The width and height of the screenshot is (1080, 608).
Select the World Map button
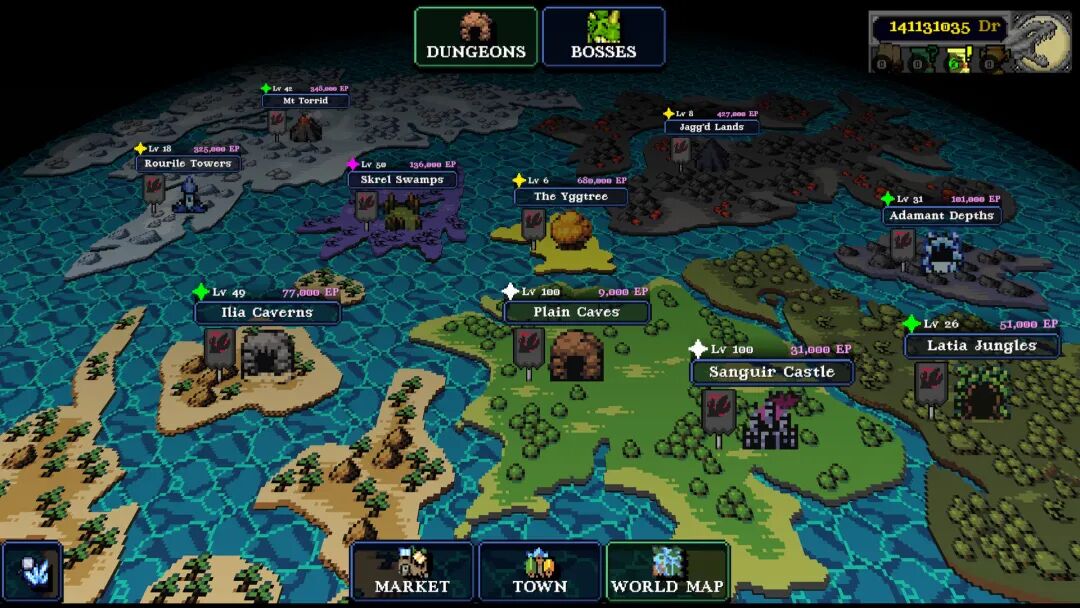tap(668, 572)
